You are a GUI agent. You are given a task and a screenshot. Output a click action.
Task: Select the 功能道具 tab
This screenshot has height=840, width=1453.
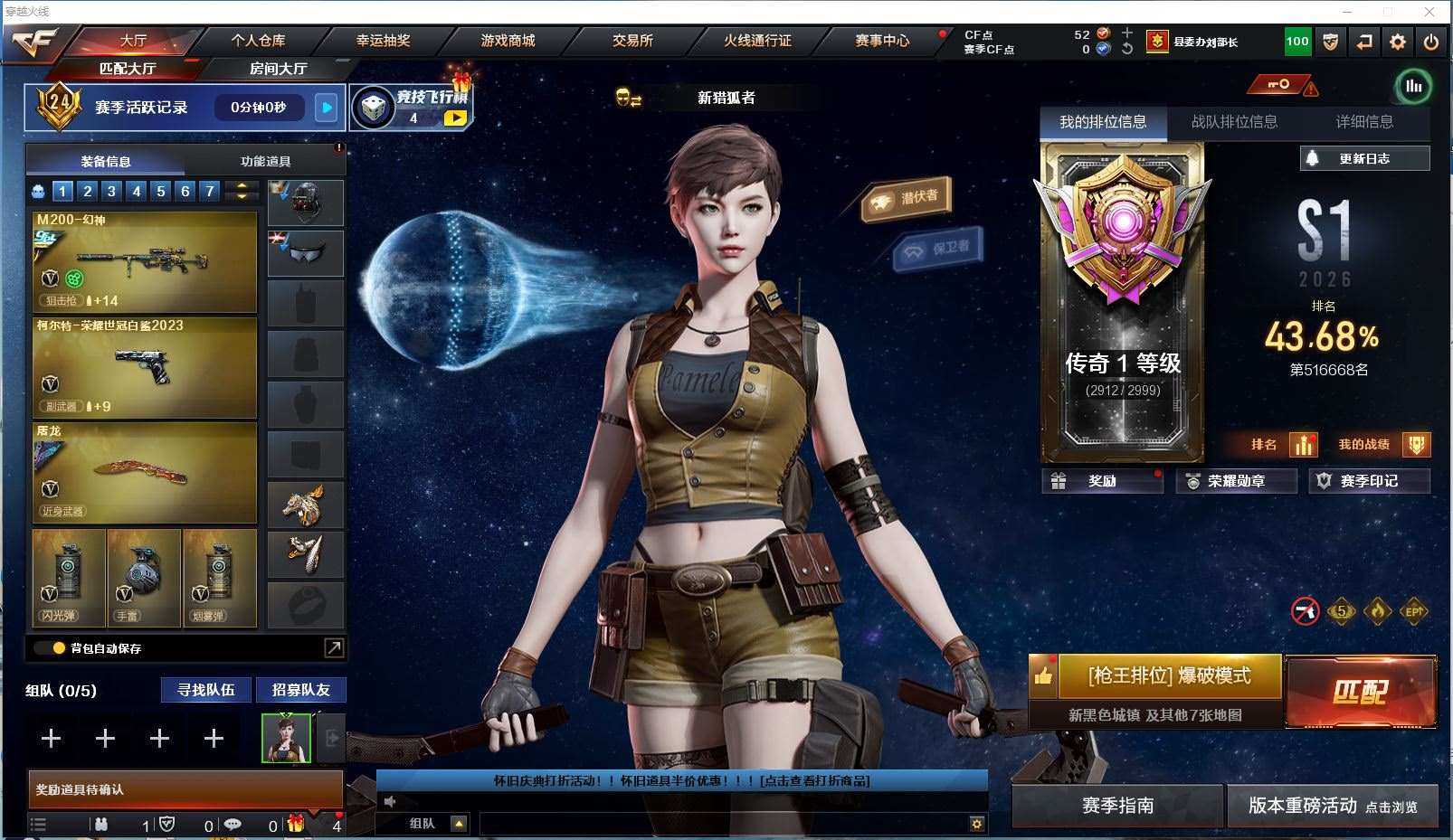(265, 161)
